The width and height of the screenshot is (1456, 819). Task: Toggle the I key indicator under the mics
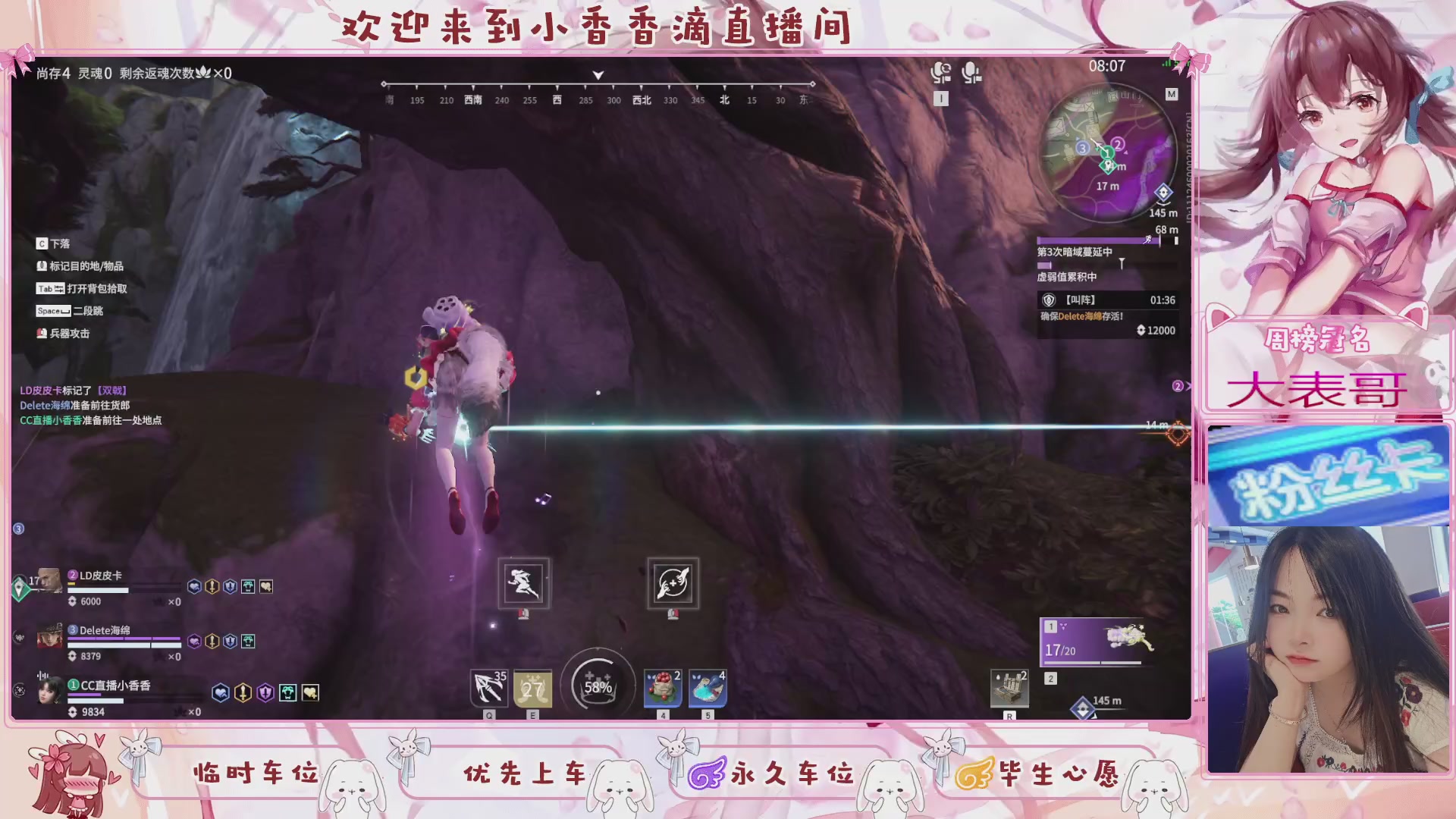(x=941, y=99)
